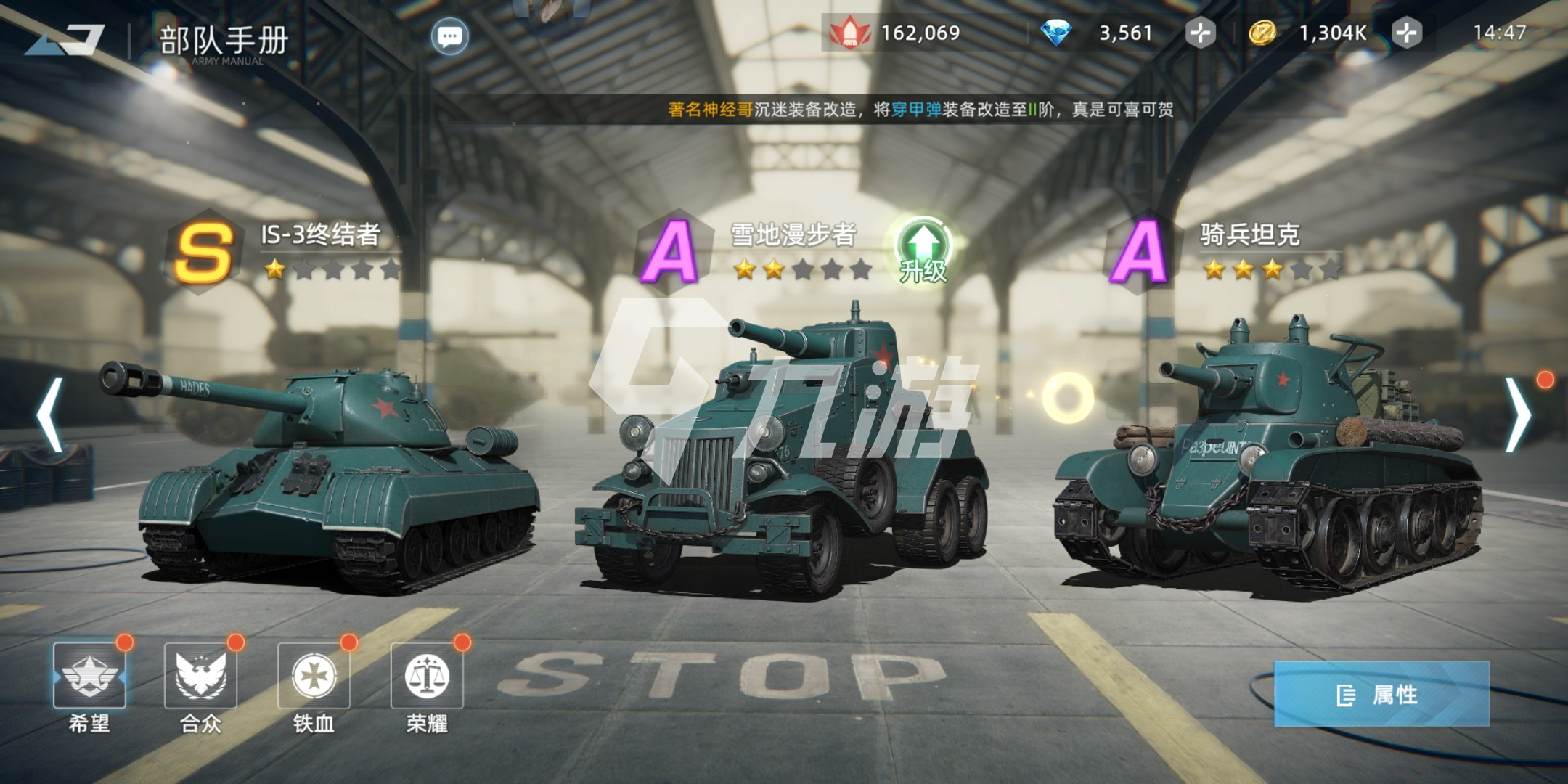The width and height of the screenshot is (1568, 784).
Task: Upgrade 雪地漫步者 with the green 升级 arrow
Action: pos(923,250)
